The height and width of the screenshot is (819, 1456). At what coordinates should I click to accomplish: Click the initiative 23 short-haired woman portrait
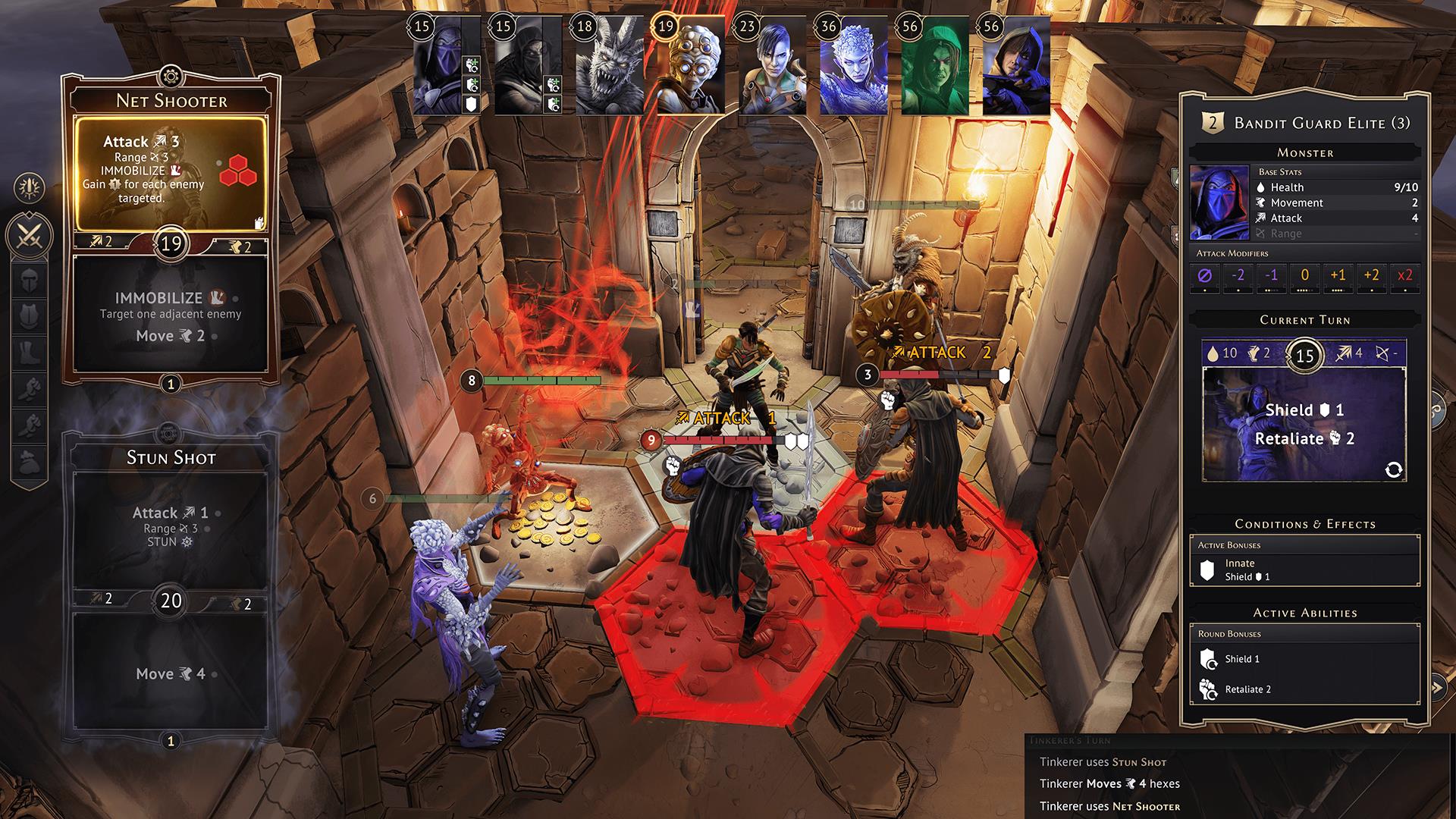click(x=771, y=67)
